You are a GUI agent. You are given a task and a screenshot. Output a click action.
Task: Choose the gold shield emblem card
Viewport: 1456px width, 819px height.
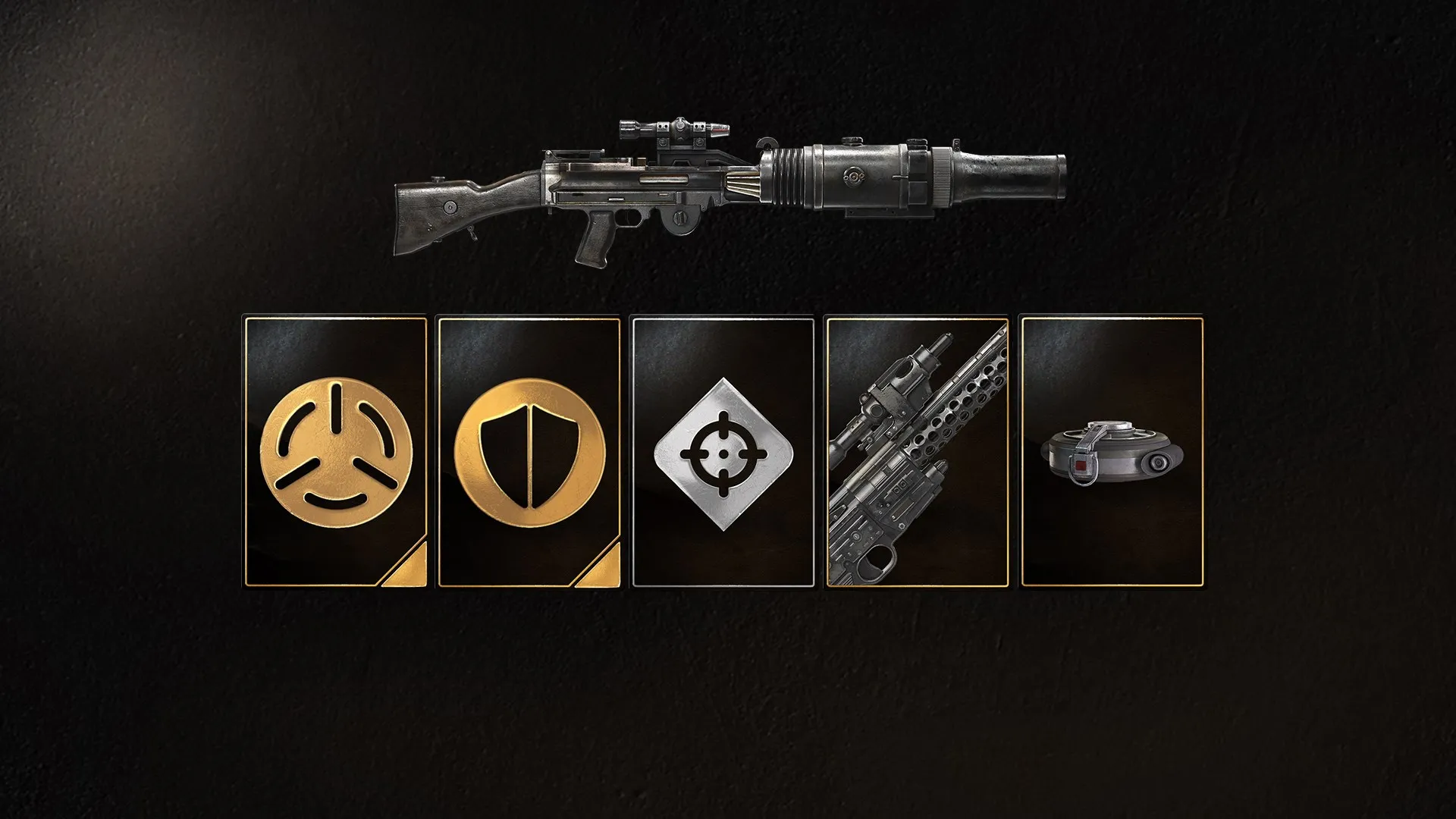pos(529,453)
